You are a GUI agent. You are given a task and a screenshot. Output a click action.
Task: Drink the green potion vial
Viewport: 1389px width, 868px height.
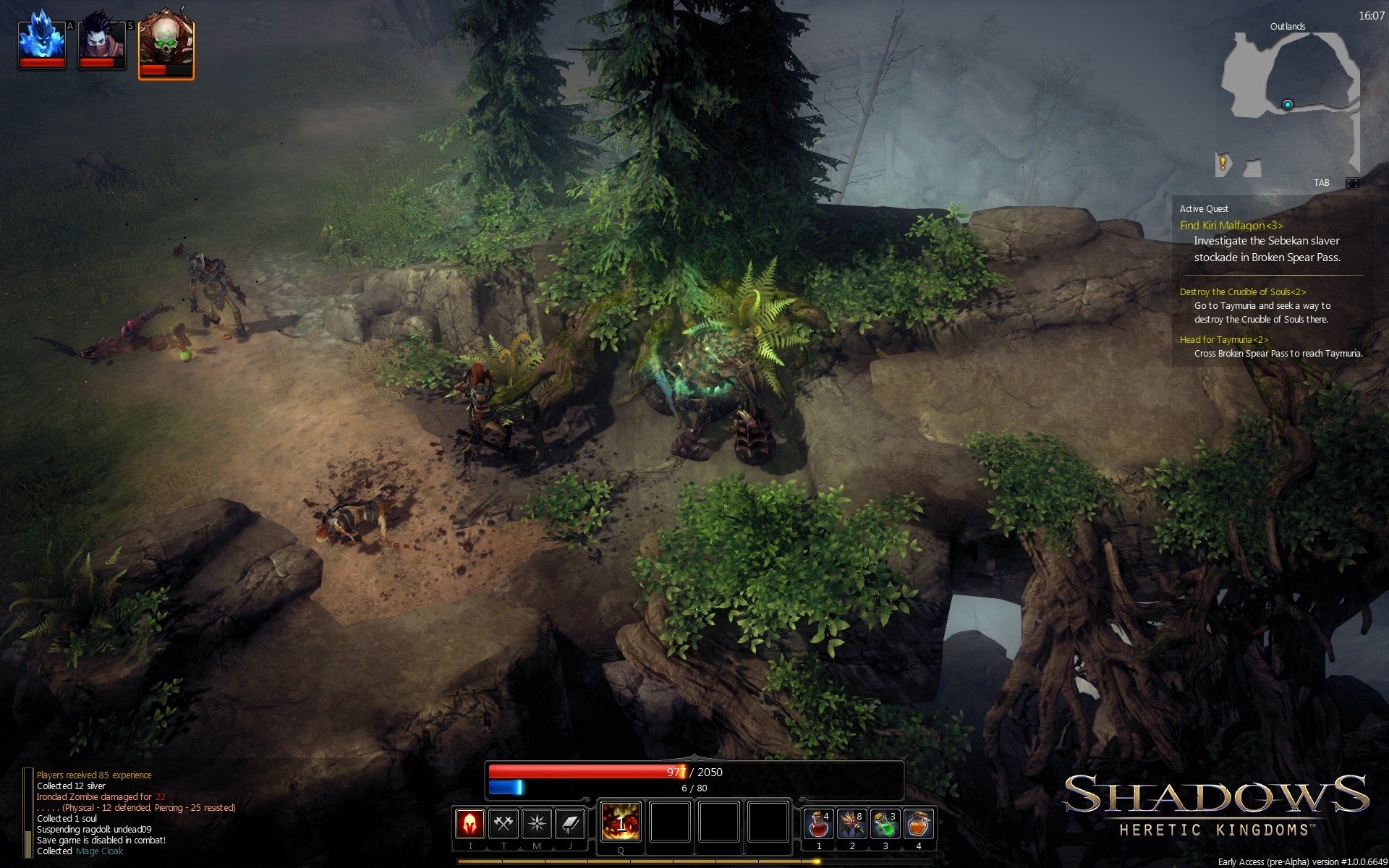[885, 824]
